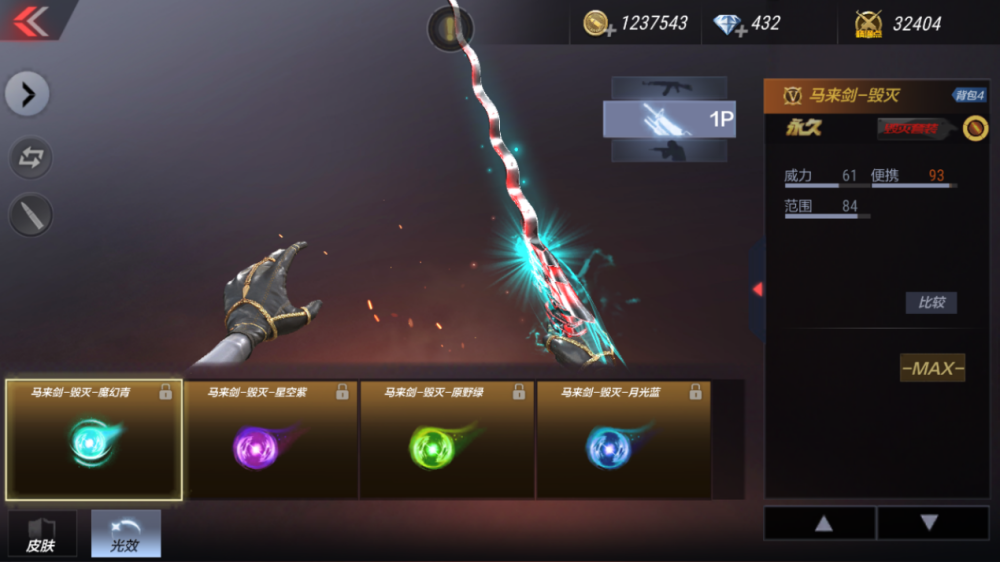The image size is (1000, 562).
Task: Select the 1P melee view slot
Action: point(668,119)
